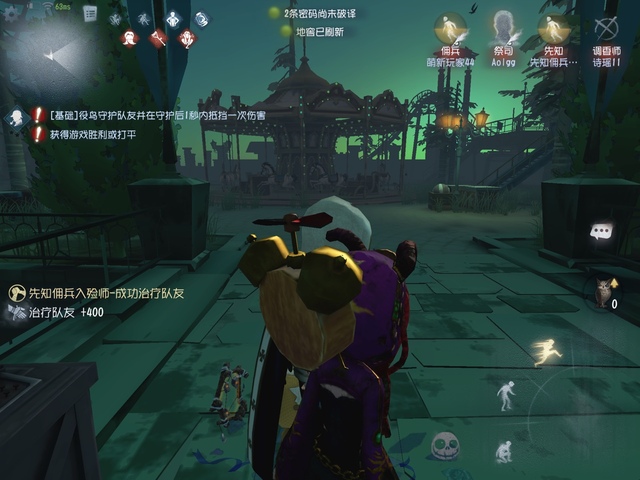This screenshot has height=480, width=640.
Task: Open the detective objective tracker icon
Action: click(x=17, y=118)
